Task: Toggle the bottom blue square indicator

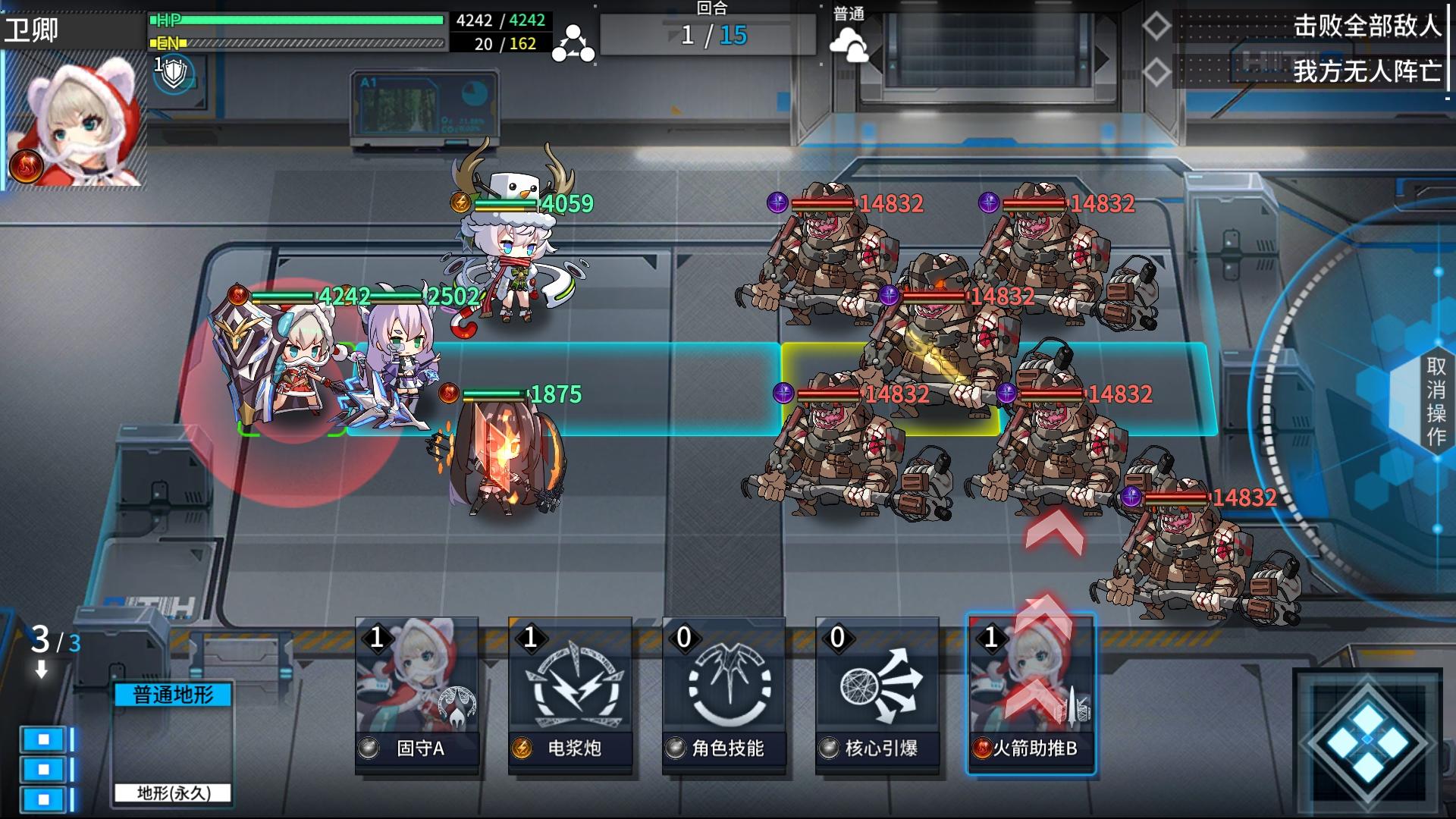Action: (x=43, y=797)
